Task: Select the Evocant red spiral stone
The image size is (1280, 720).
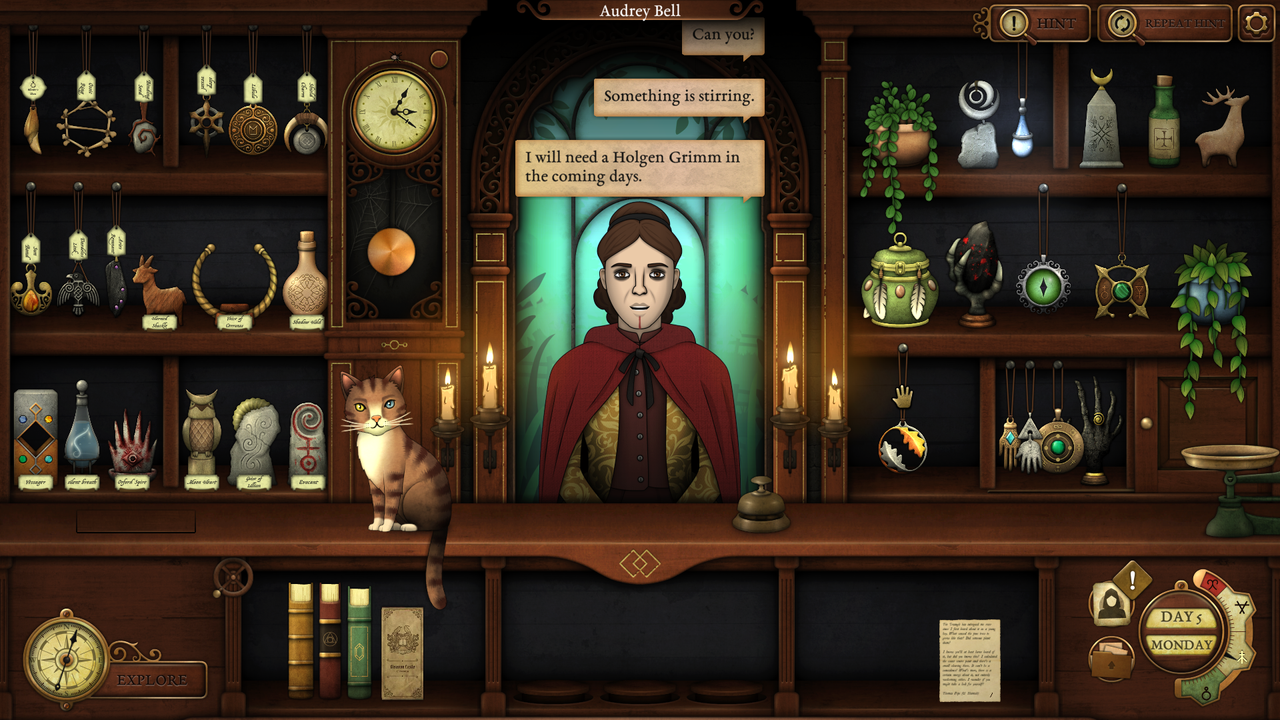Action: [x=307, y=438]
